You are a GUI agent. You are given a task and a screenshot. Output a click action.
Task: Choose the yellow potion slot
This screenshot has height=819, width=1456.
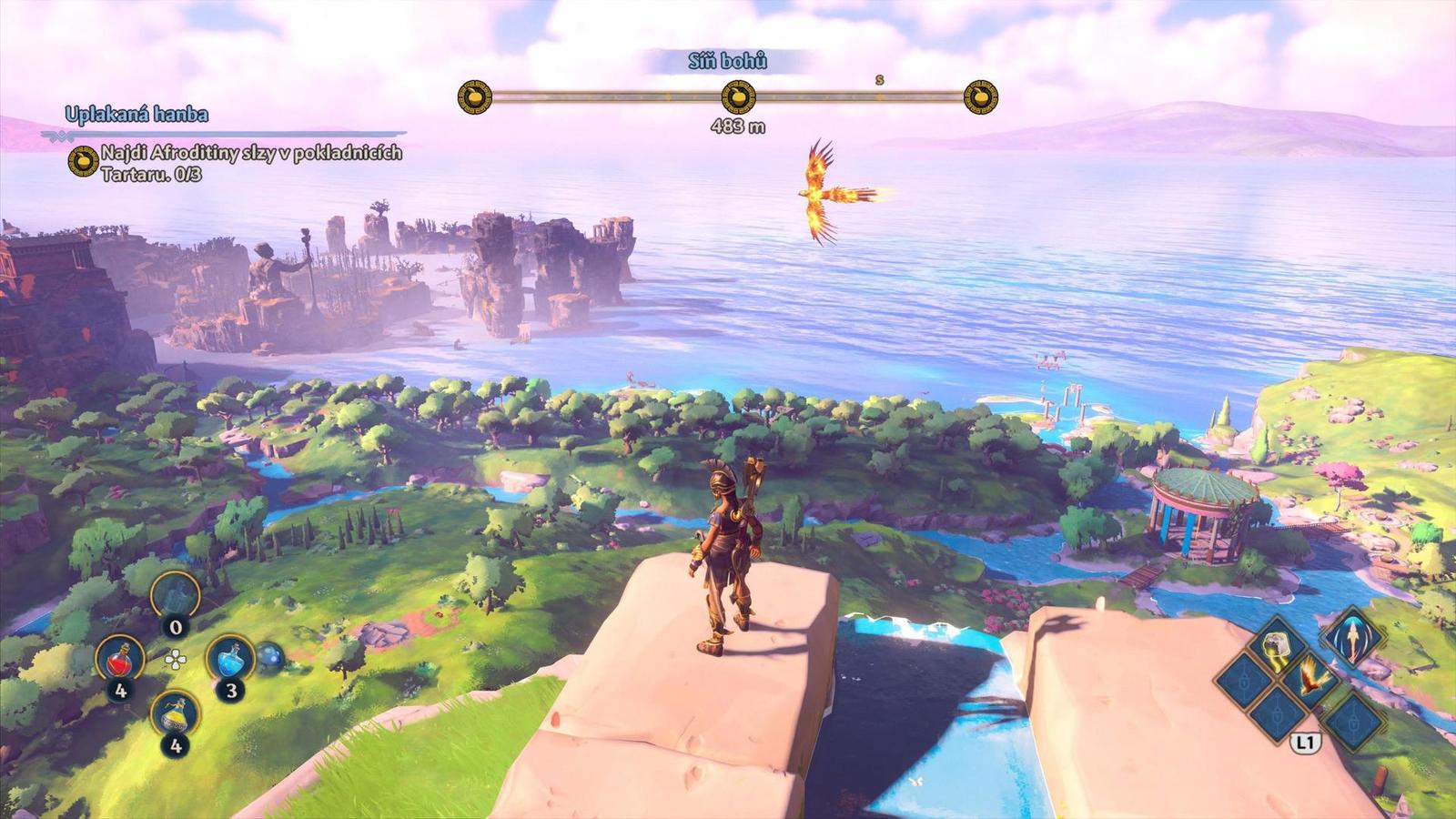click(175, 715)
